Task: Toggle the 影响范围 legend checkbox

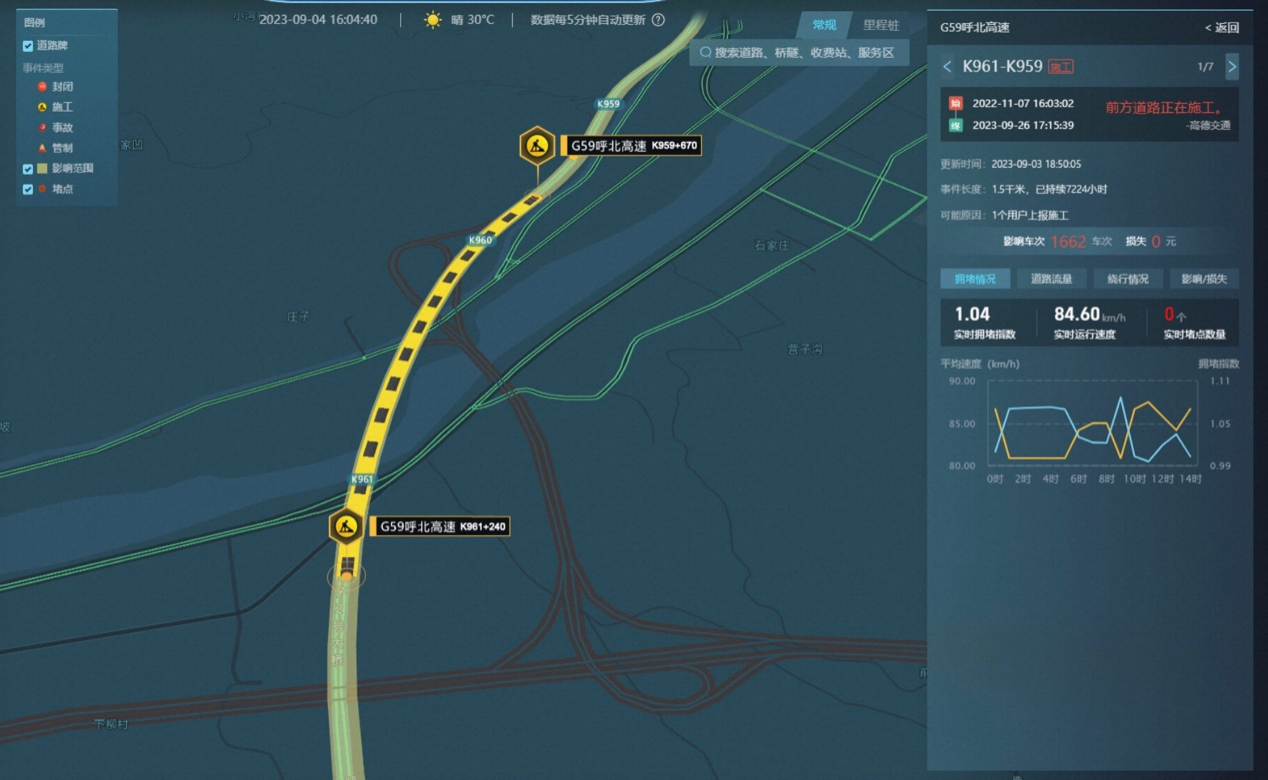Action: 29,169
